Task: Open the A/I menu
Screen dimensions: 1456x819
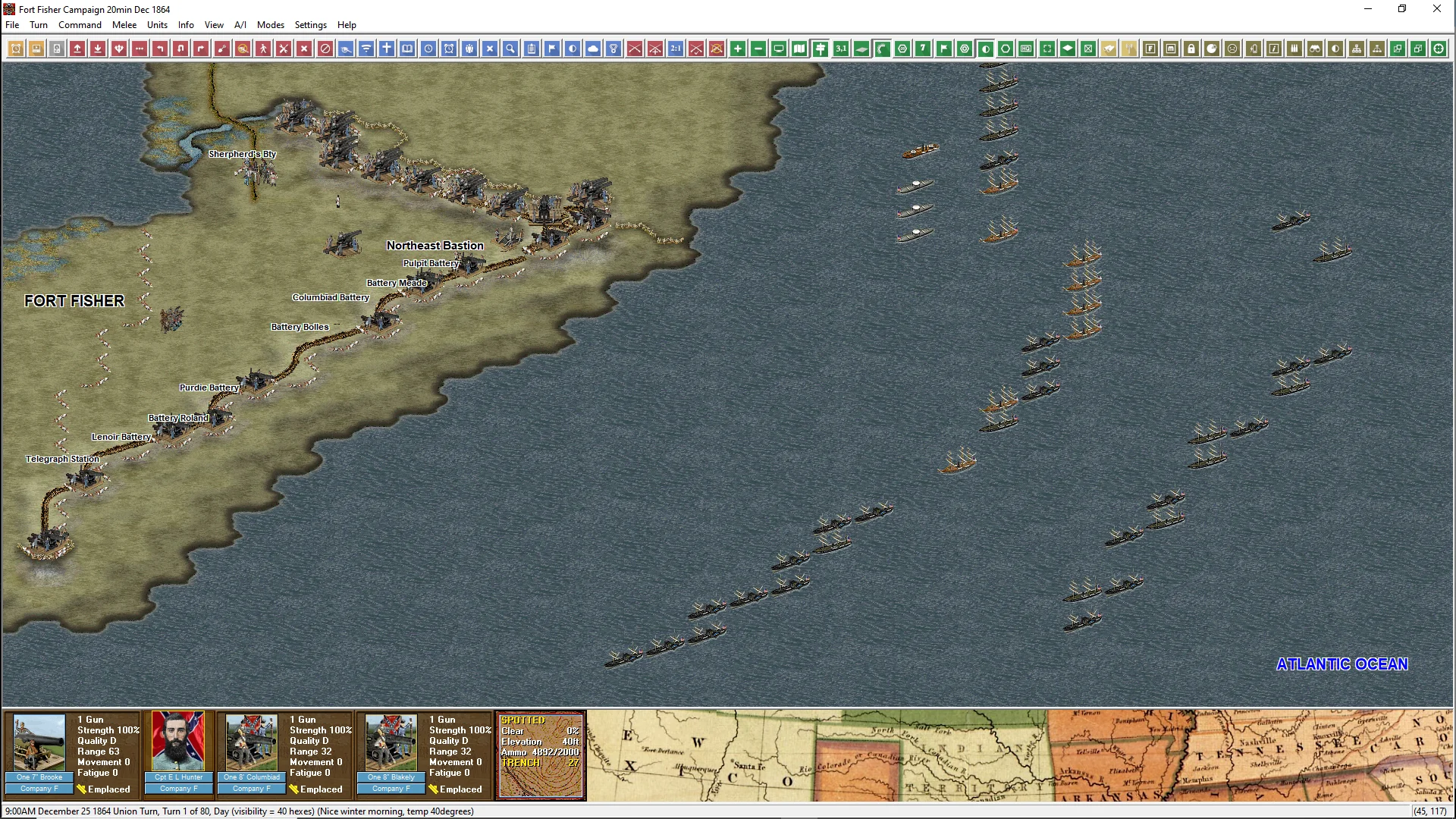Action: [x=240, y=25]
